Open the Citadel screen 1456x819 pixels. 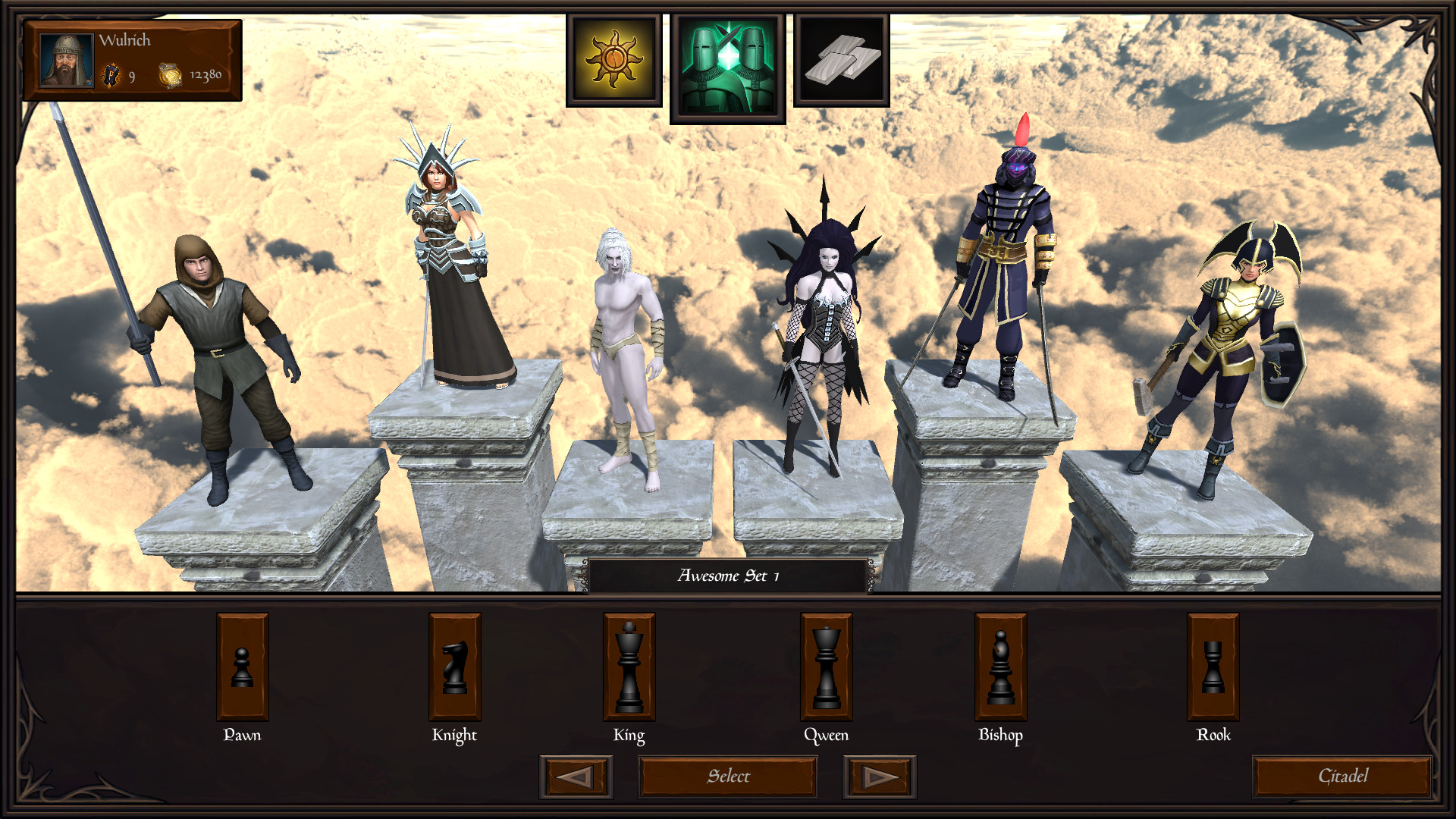(1339, 776)
